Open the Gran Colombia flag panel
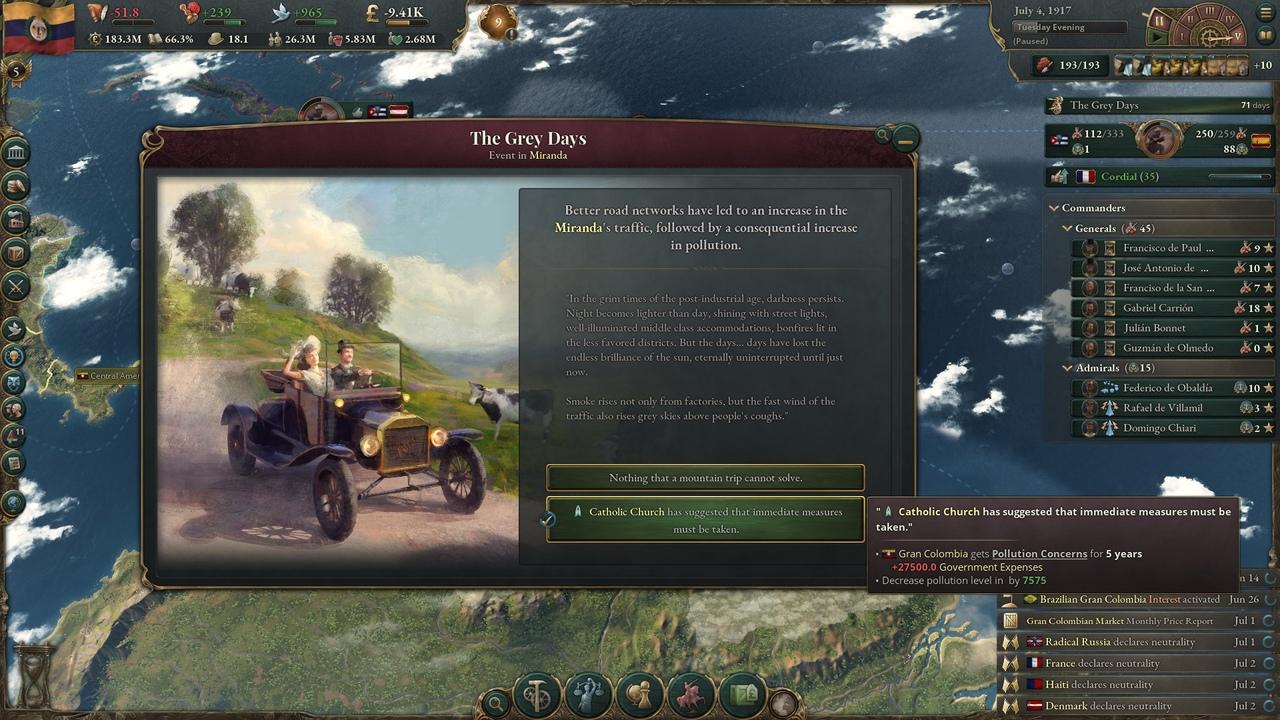This screenshot has height=720, width=1280. [40, 27]
